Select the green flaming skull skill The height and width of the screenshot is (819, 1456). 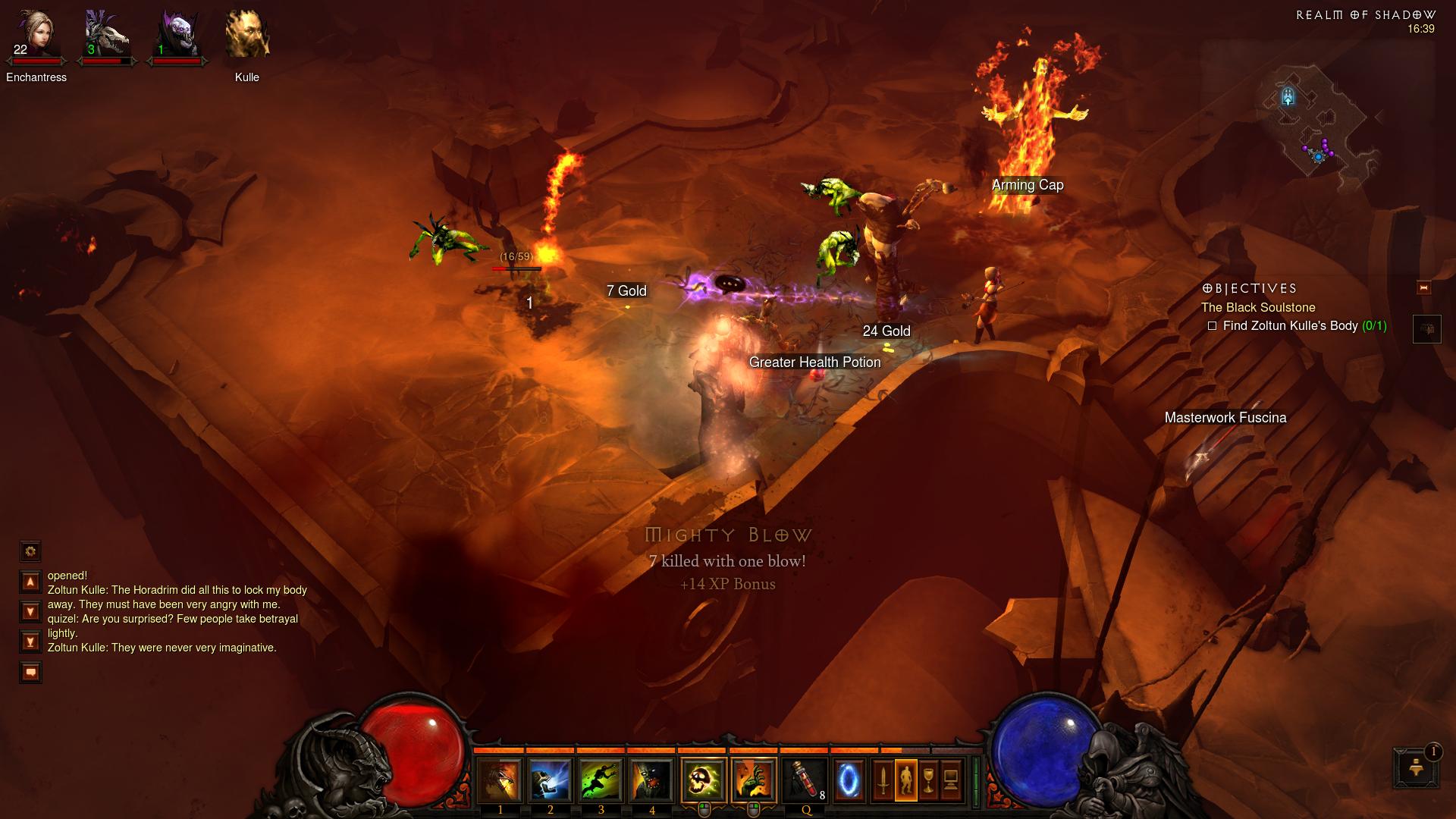click(x=704, y=780)
